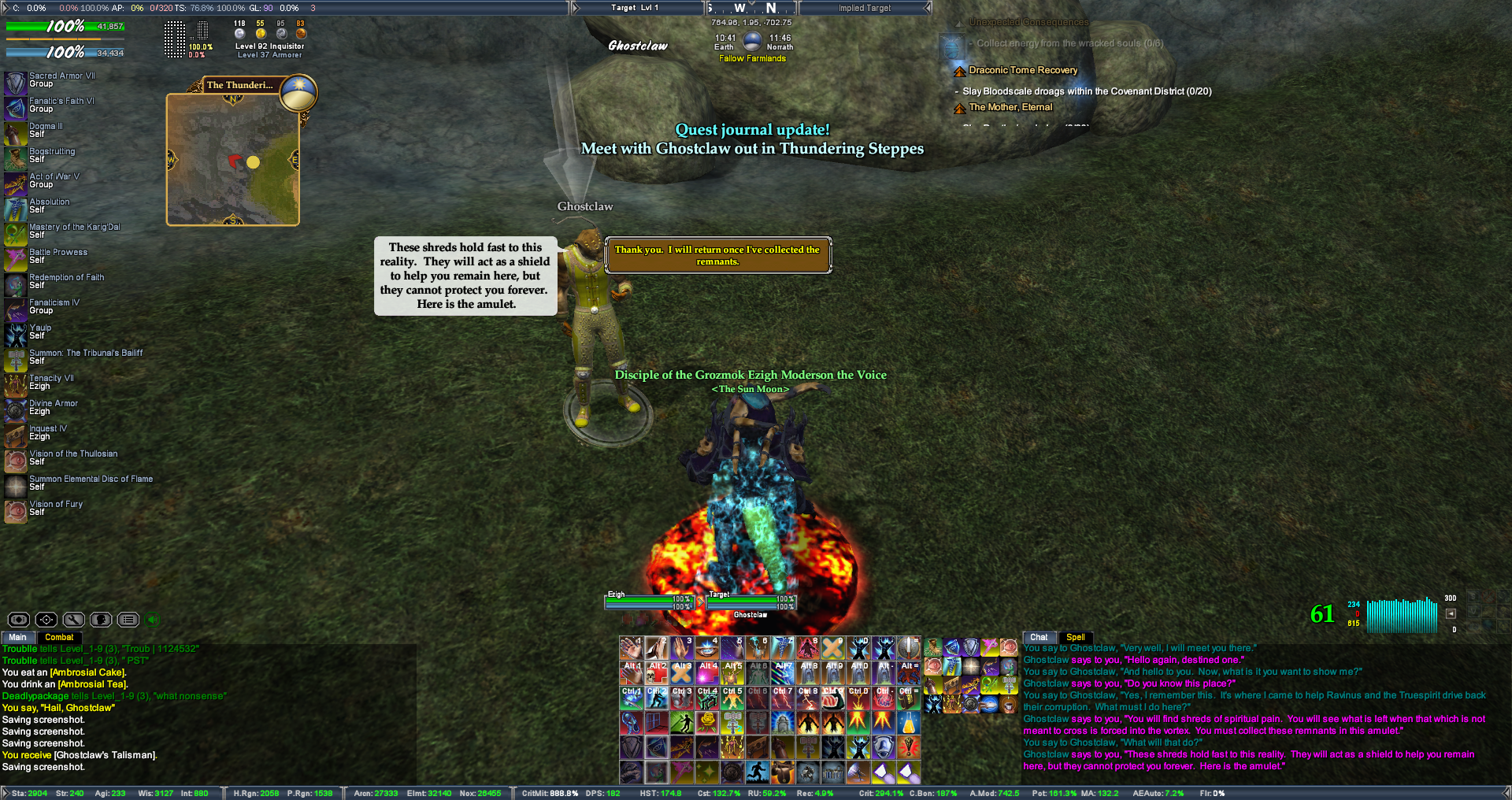
Task: Select the Main chat tab
Action: pos(17,637)
